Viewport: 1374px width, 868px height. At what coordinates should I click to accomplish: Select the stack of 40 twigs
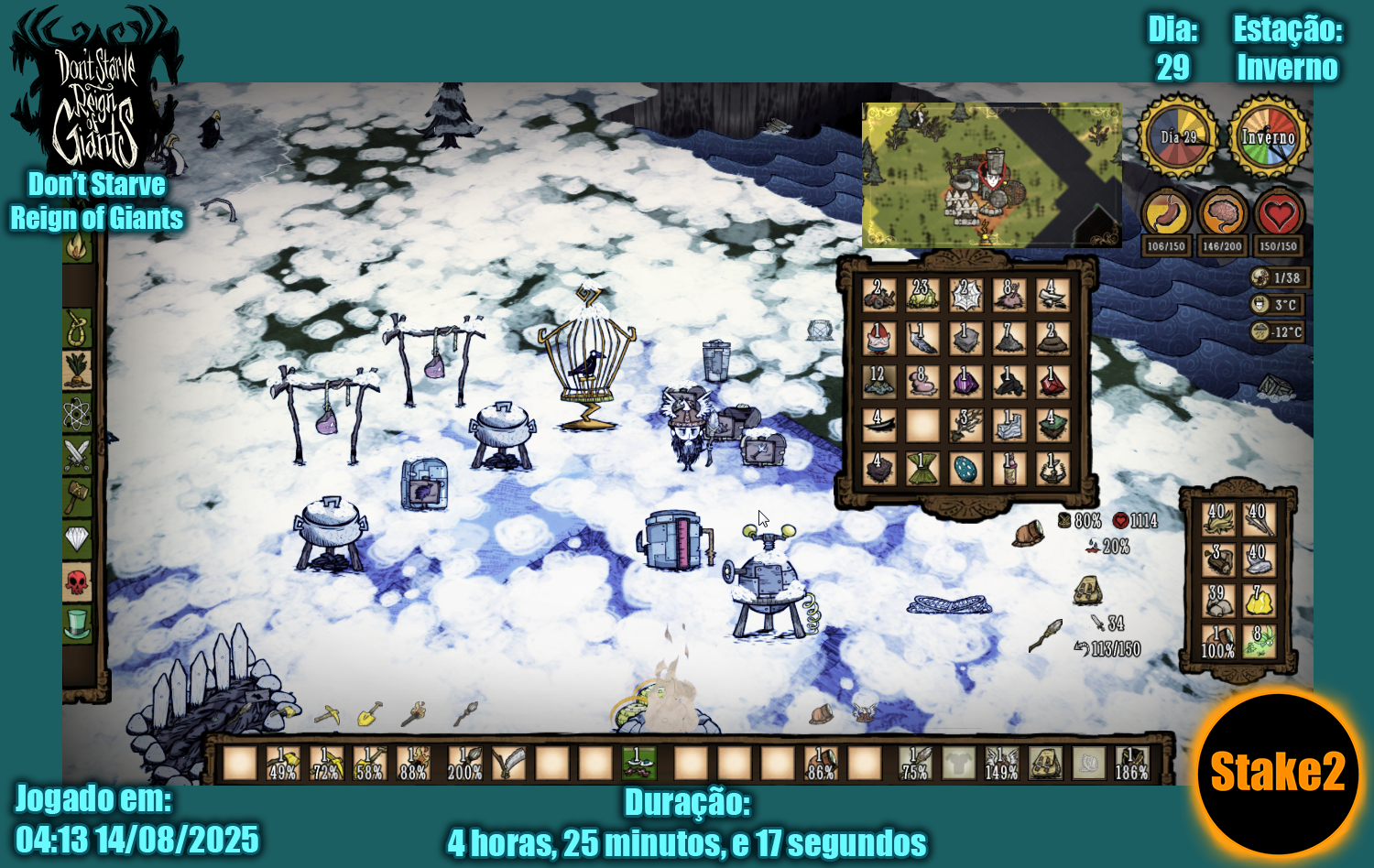(1259, 519)
